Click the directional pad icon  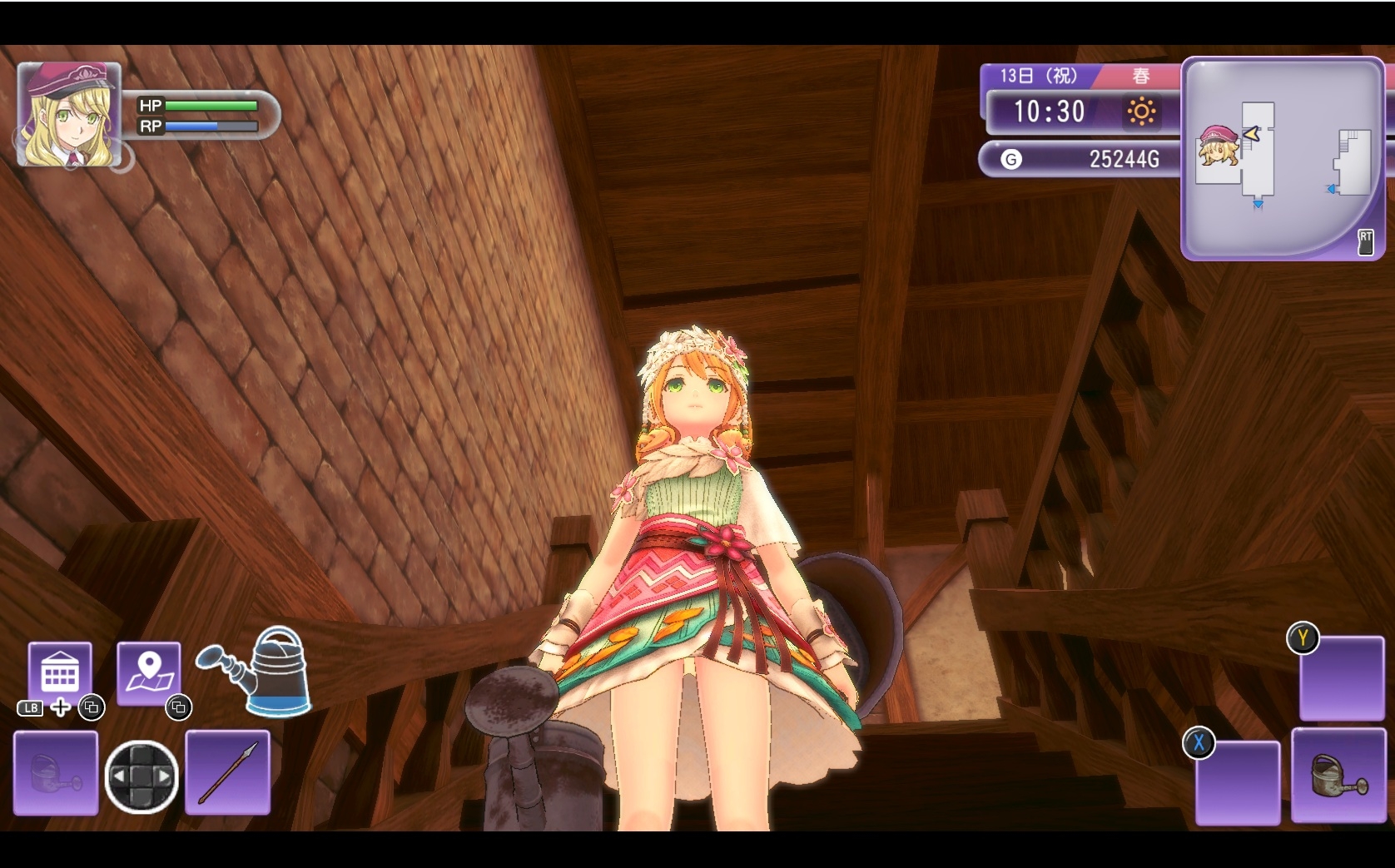click(141, 776)
